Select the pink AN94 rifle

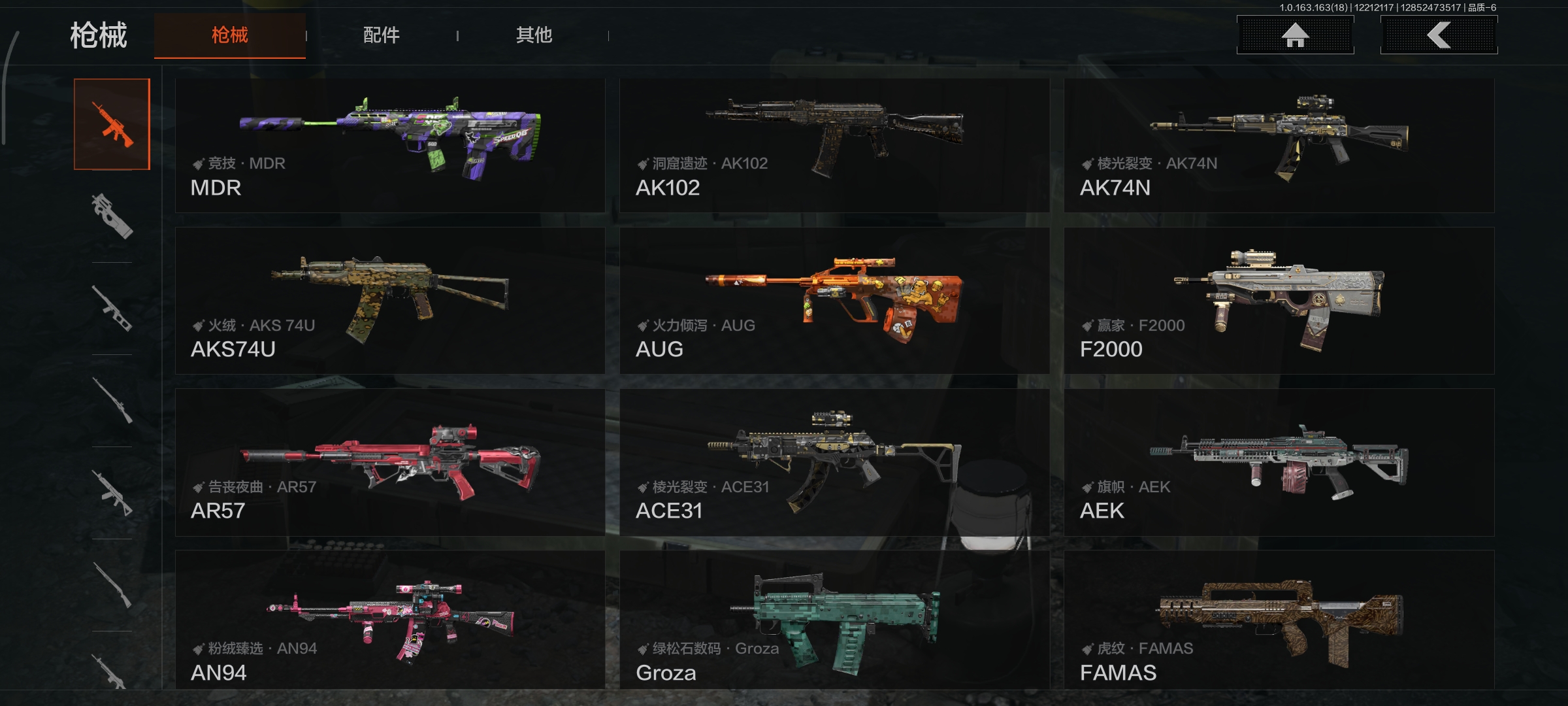click(x=390, y=620)
